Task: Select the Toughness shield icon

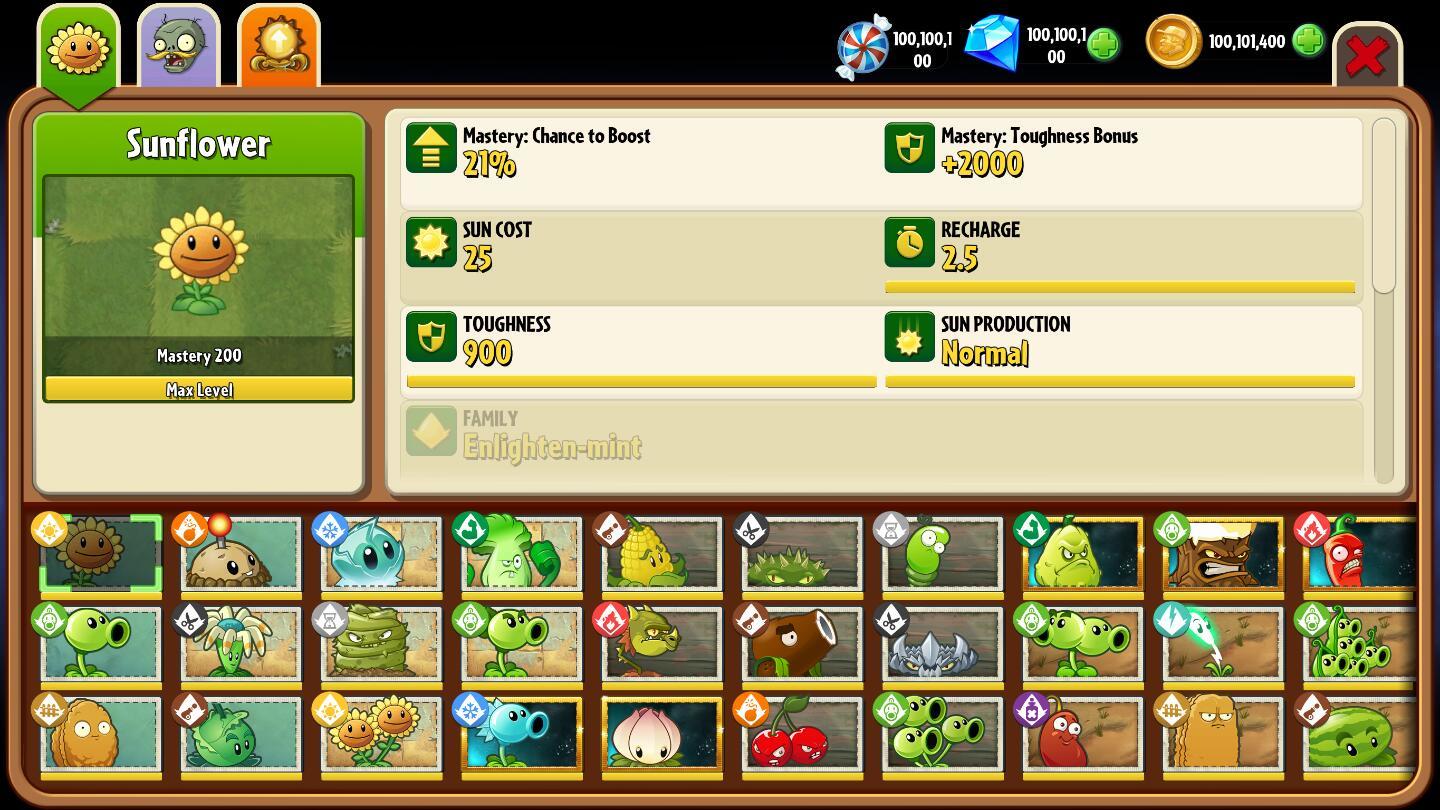Action: coord(431,337)
